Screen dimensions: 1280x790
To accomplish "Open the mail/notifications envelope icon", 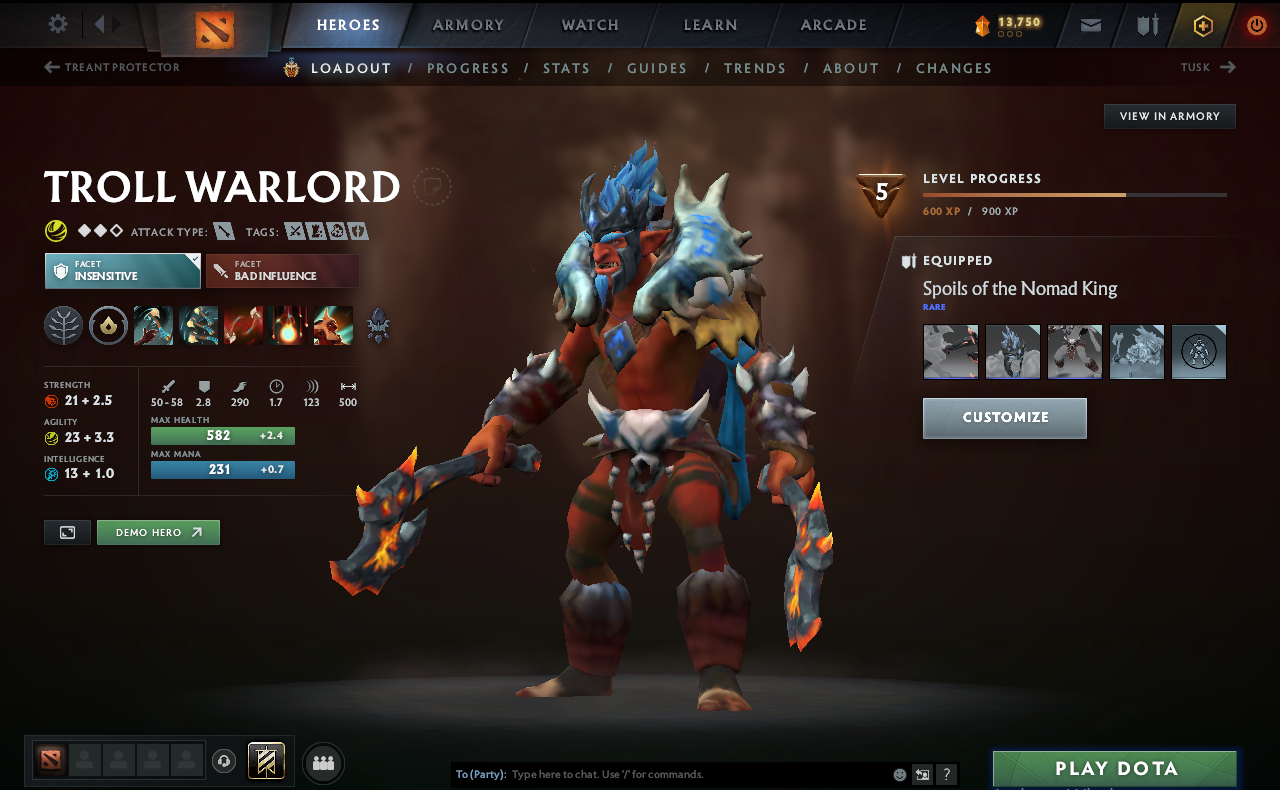I will tap(1090, 25).
